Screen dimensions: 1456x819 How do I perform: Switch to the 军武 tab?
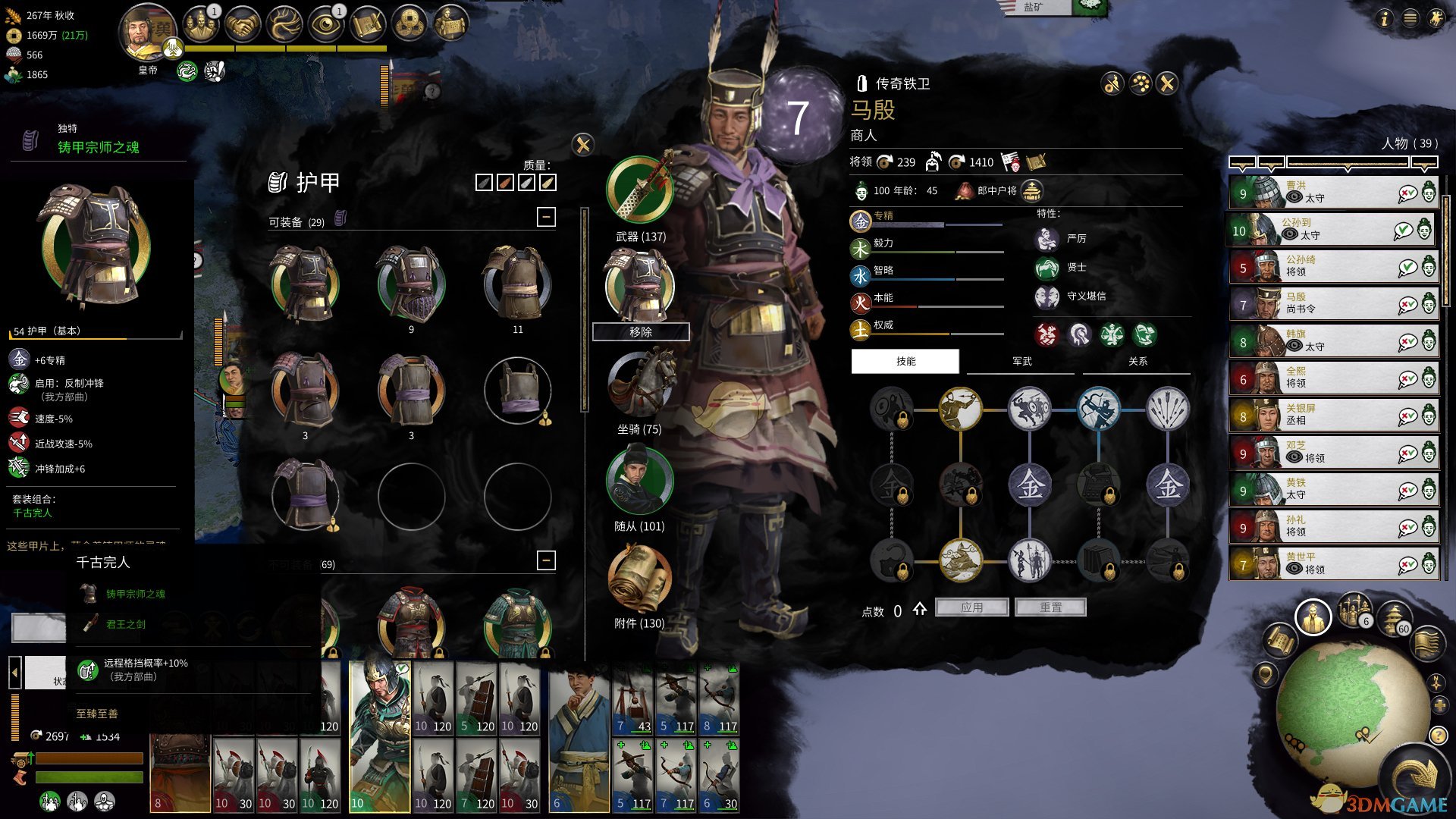[1021, 362]
